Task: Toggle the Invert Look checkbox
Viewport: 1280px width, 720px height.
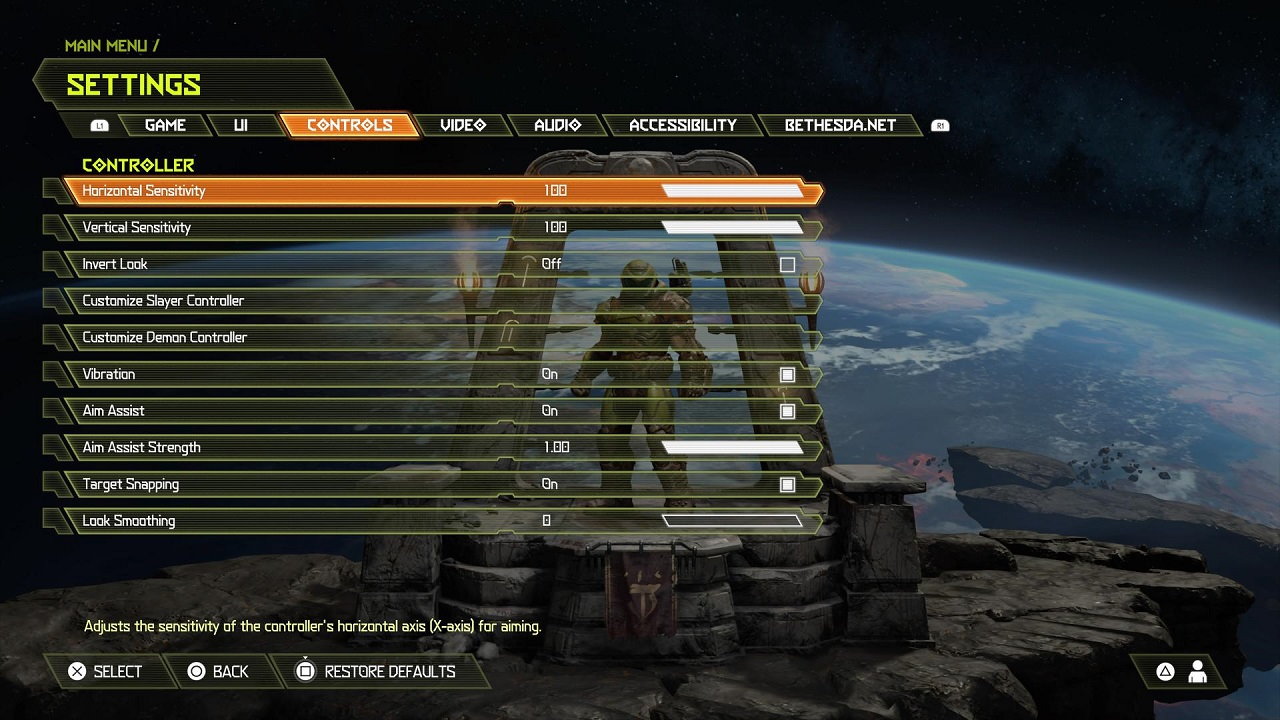Action: [x=787, y=265]
